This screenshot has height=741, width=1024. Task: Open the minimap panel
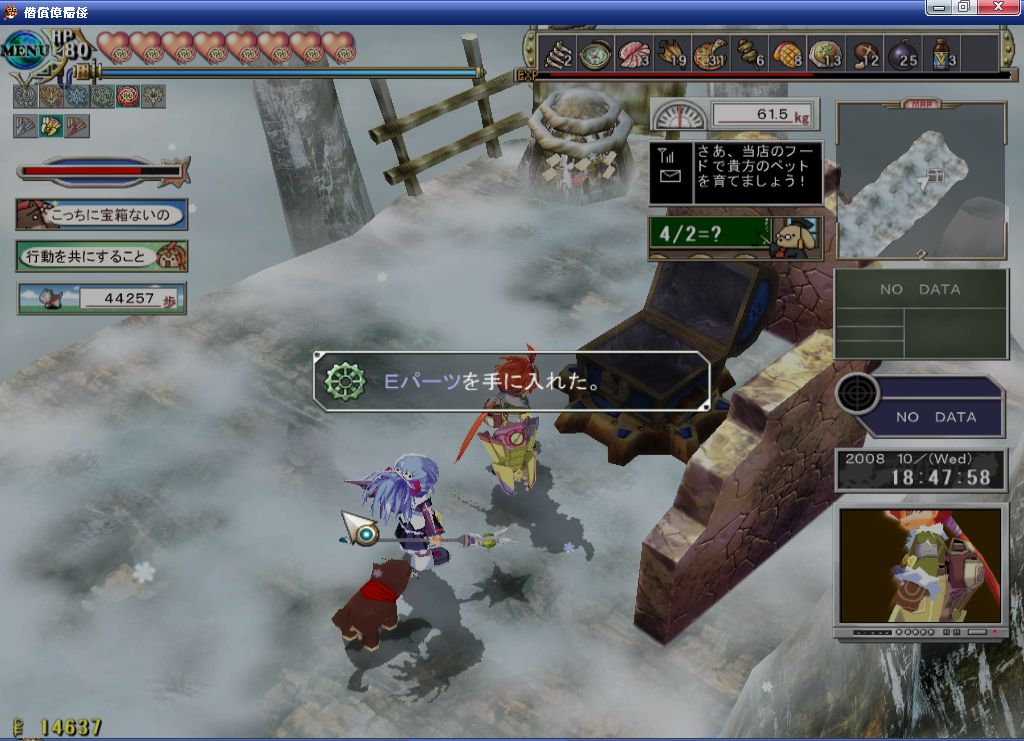921,180
